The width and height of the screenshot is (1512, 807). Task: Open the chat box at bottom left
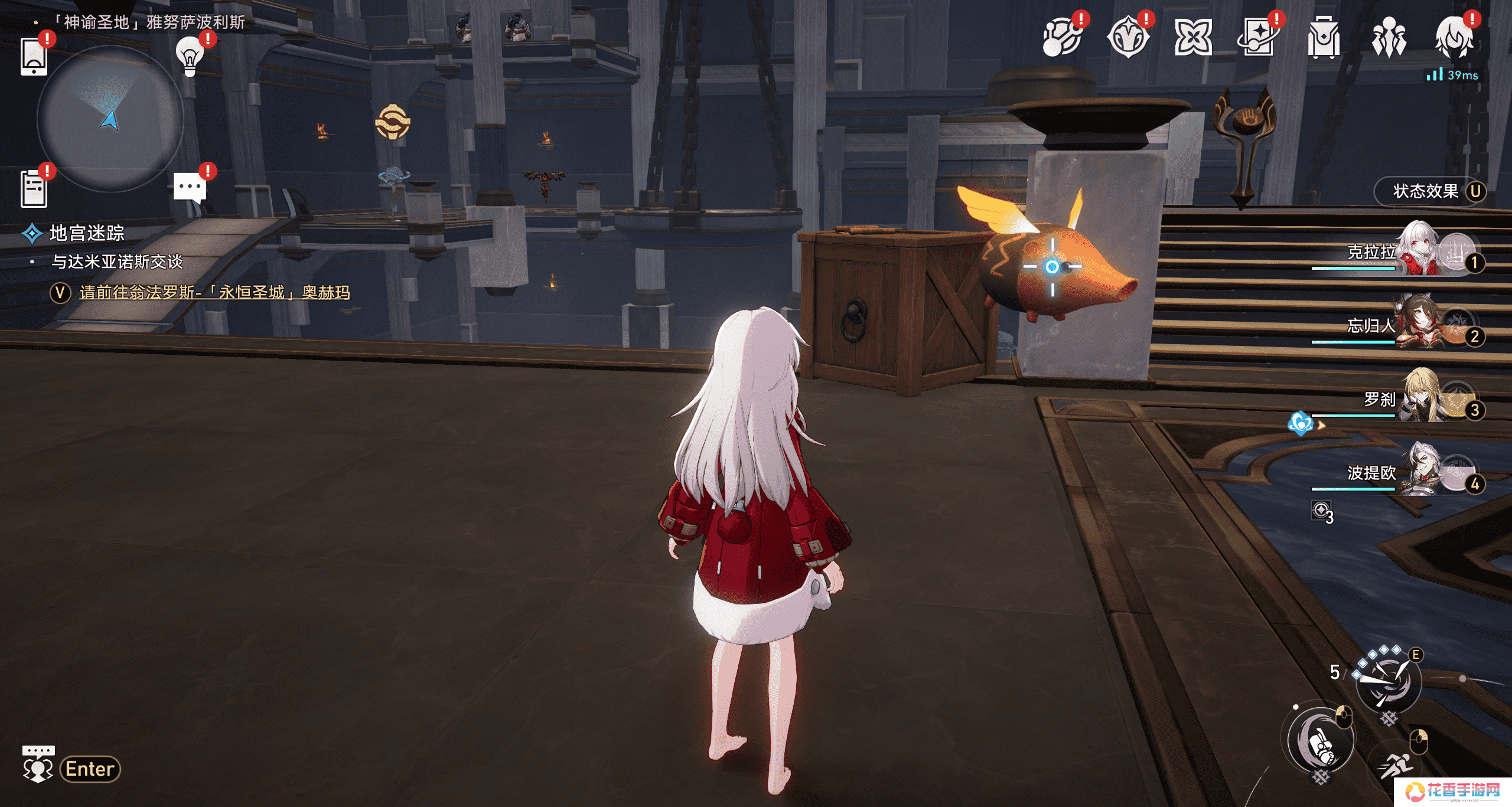[x=71, y=768]
